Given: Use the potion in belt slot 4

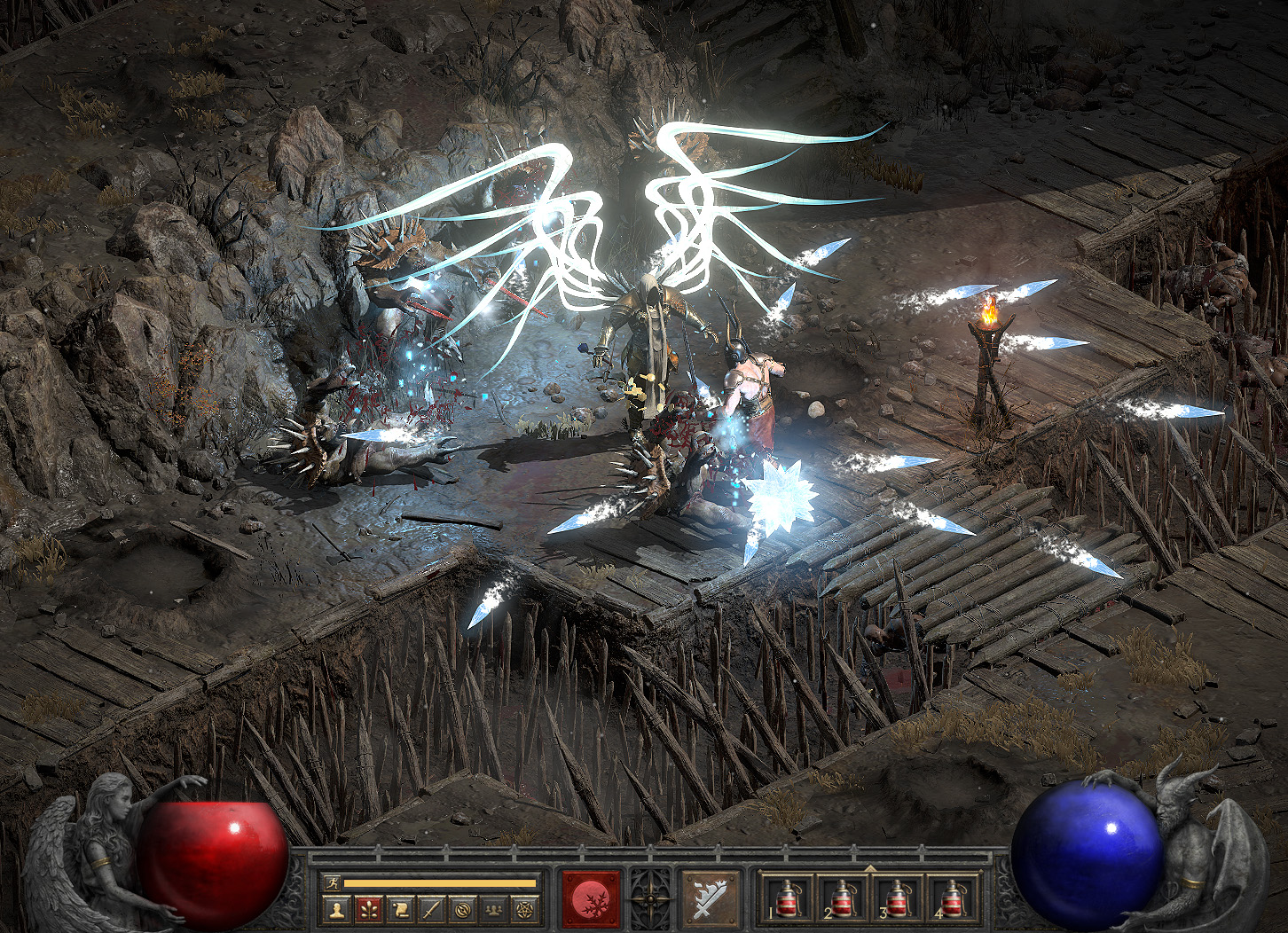Looking at the screenshot, I should click(x=951, y=899).
